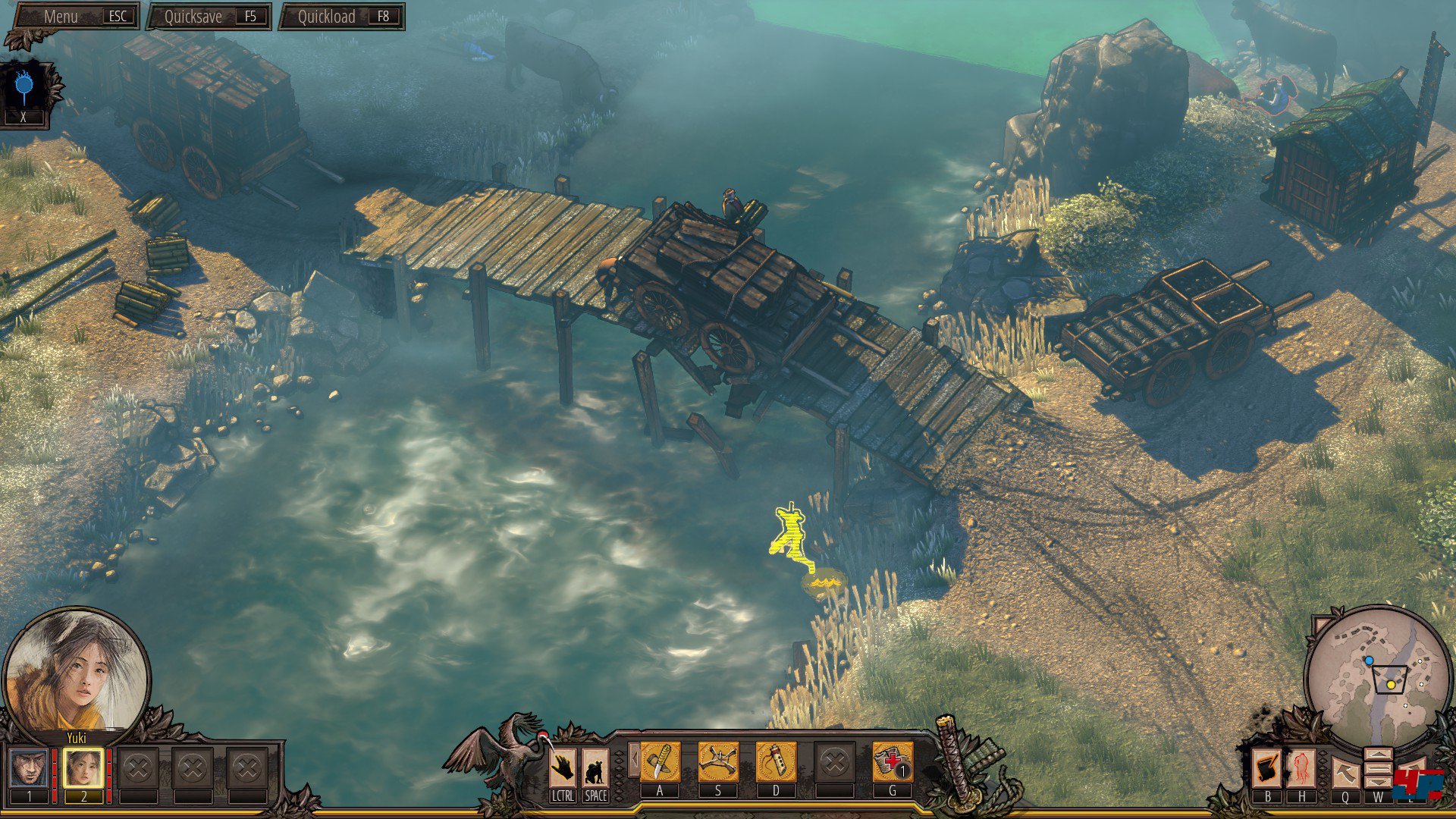The width and height of the screenshot is (1456, 819).
Task: Click the camera rotate arrow button
Action: tap(1345, 772)
